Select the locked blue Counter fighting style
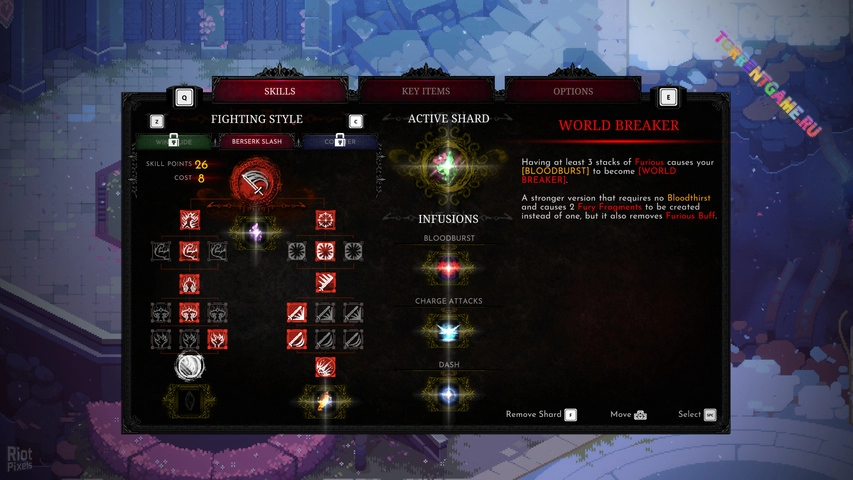This screenshot has width=853, height=480. (340, 142)
